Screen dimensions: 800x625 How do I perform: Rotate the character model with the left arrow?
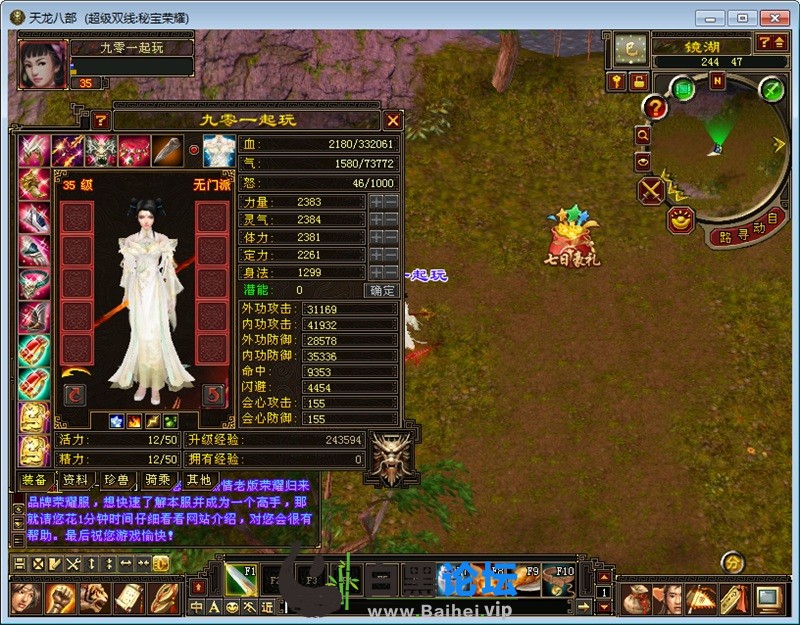tap(75, 395)
